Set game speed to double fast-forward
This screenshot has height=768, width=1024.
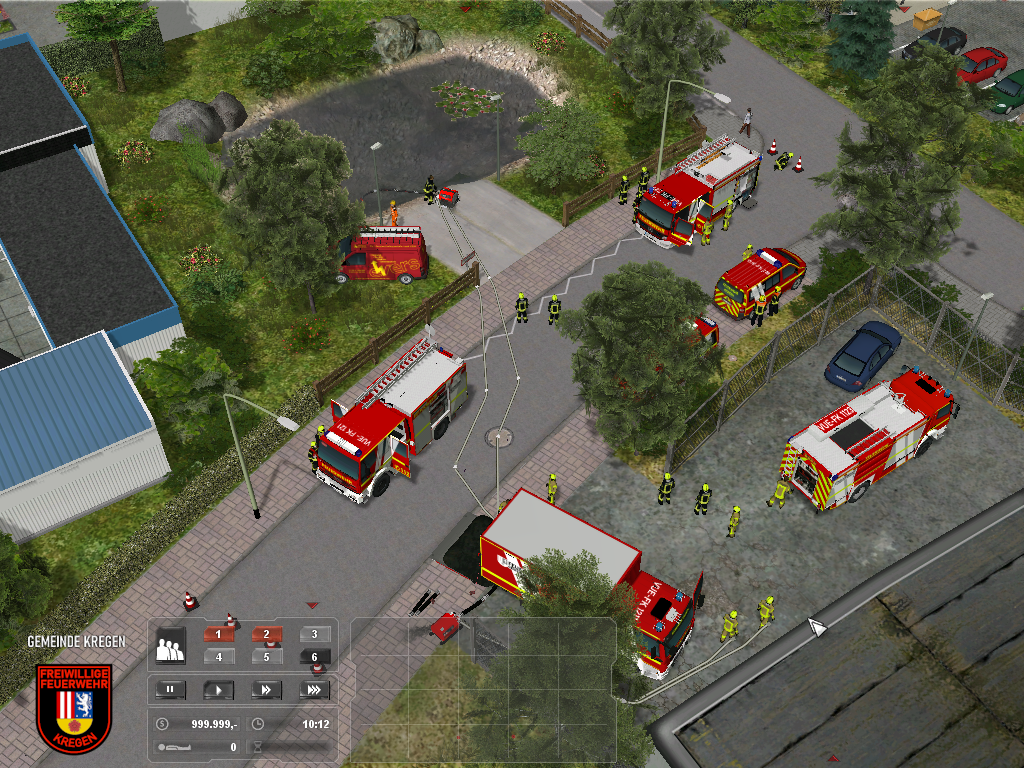(x=266, y=690)
